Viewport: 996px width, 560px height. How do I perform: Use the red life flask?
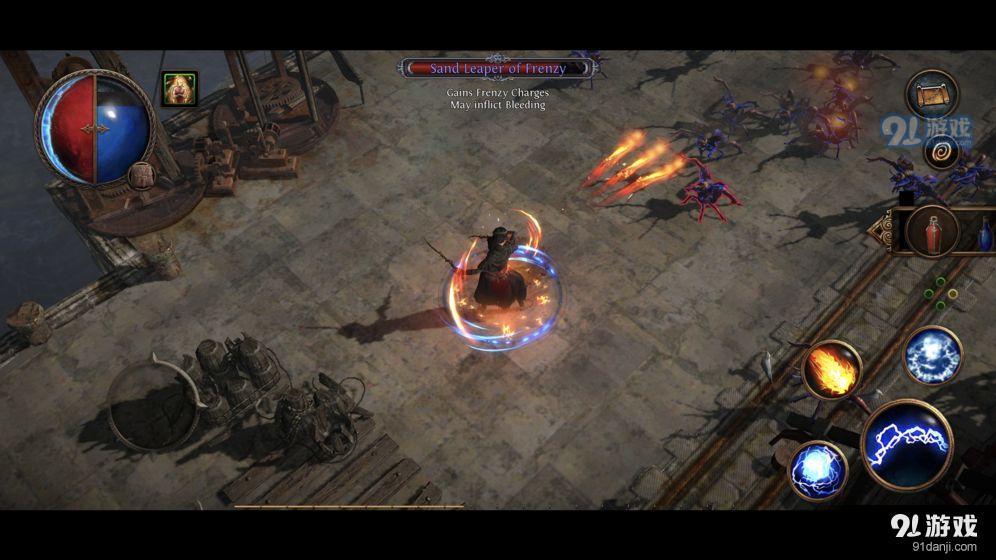tap(932, 233)
